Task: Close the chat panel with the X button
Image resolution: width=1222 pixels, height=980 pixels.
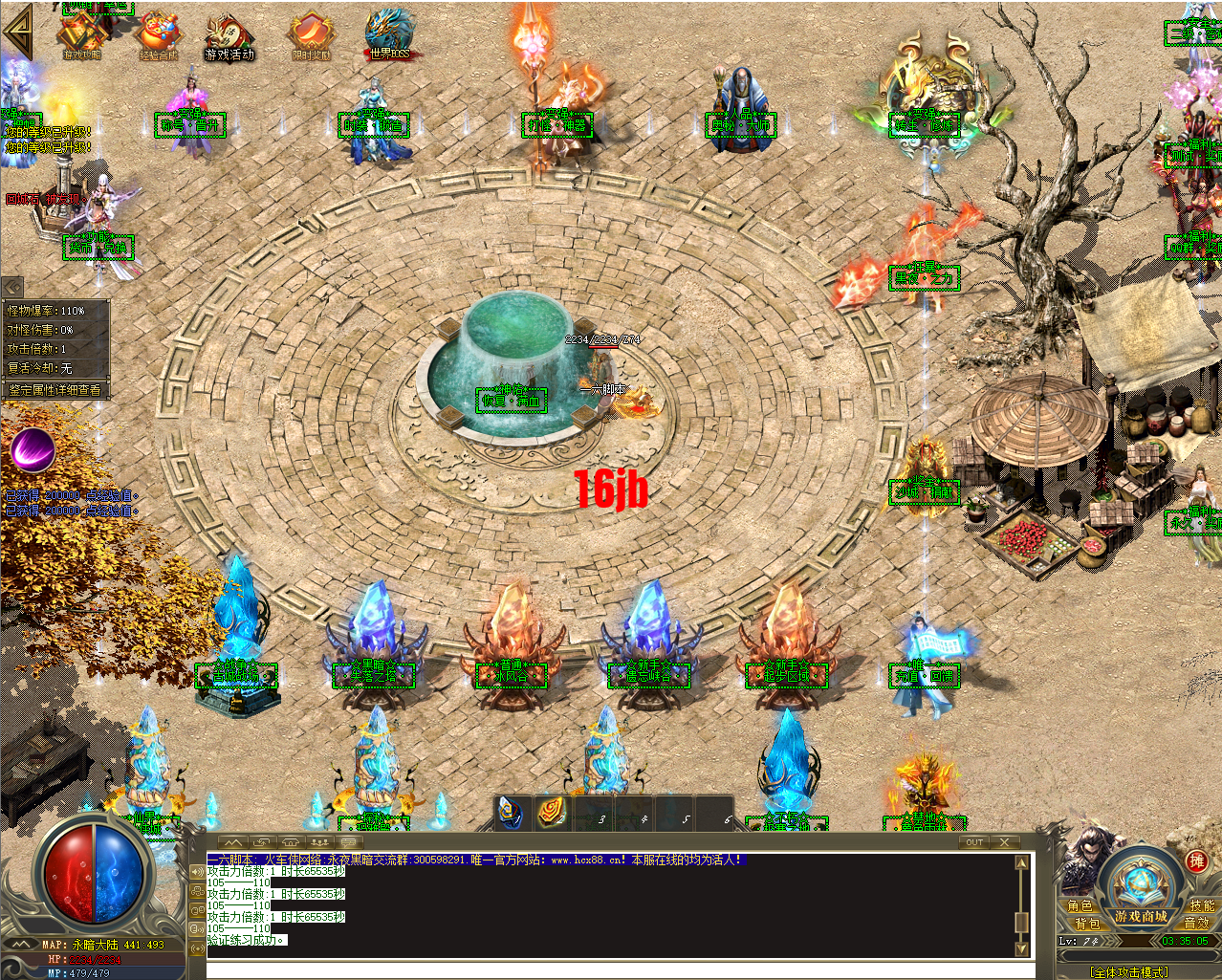Action: pyautogui.click(x=1004, y=842)
